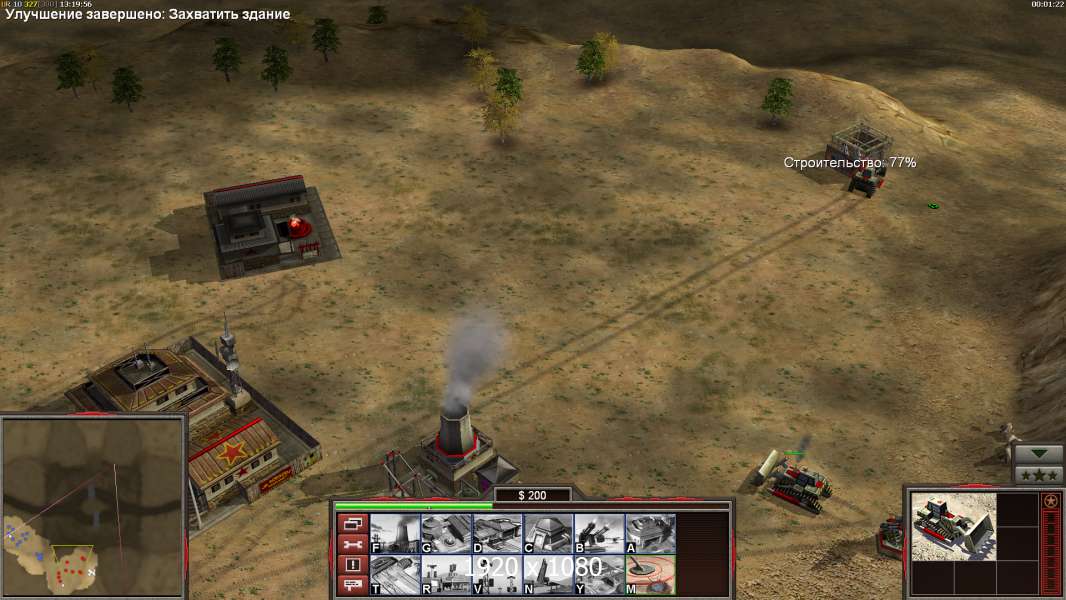
Task: Choose the build icon labeled R
Action: pyautogui.click(x=446, y=575)
